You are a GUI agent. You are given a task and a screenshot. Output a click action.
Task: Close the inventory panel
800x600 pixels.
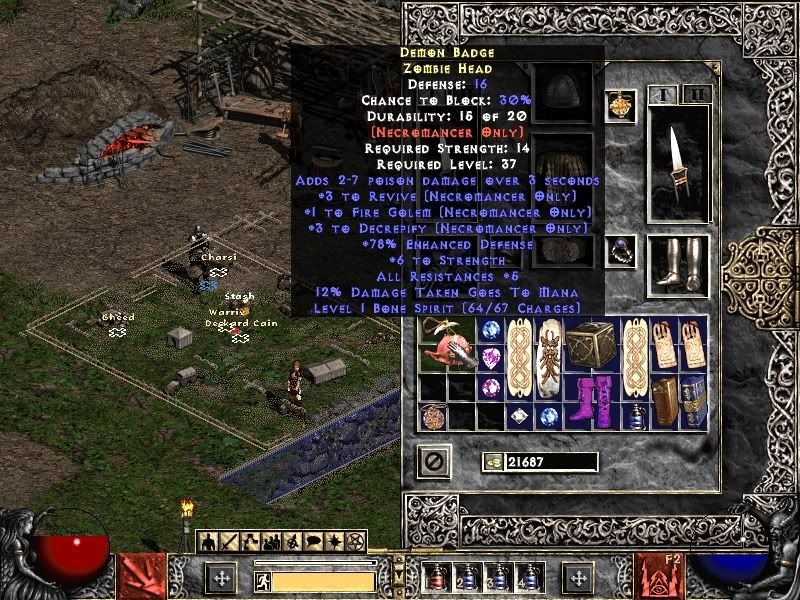click(x=435, y=461)
